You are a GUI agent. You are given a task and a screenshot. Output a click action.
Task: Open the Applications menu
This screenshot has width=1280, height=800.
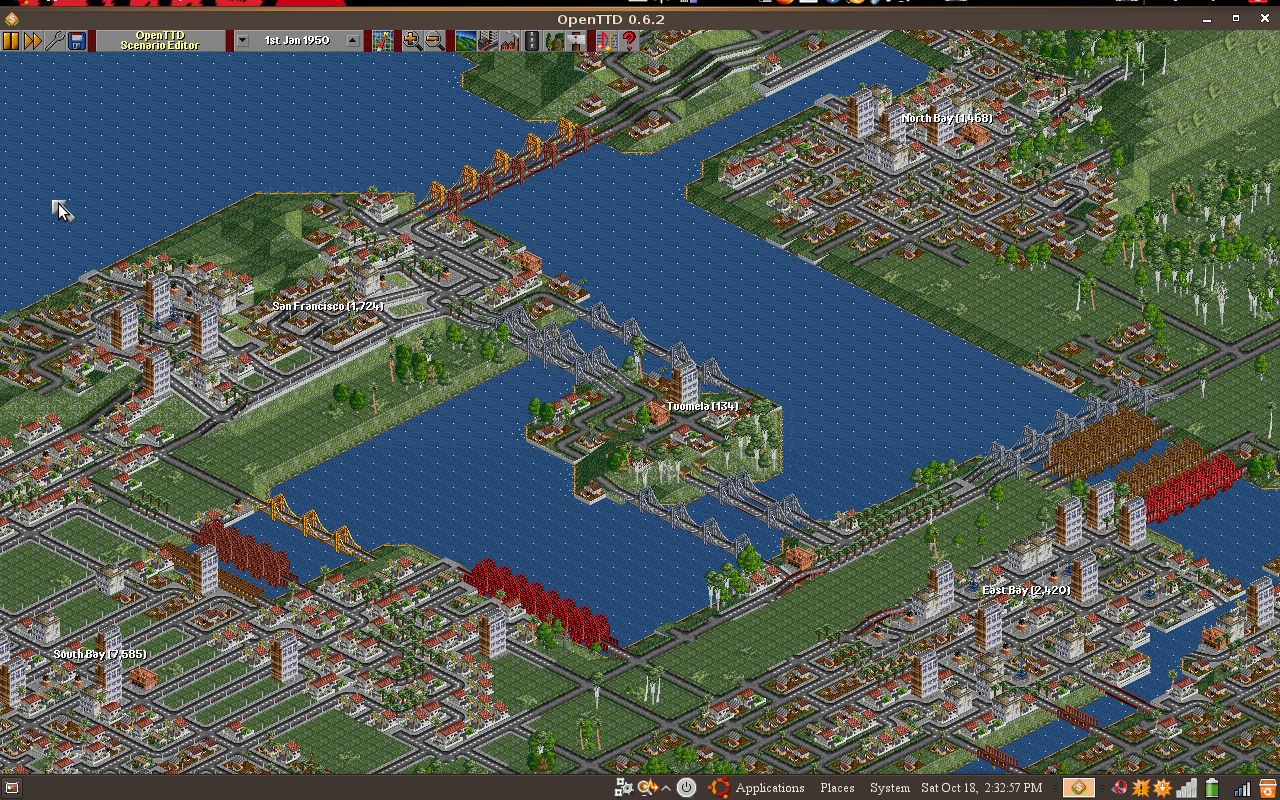pyautogui.click(x=769, y=788)
